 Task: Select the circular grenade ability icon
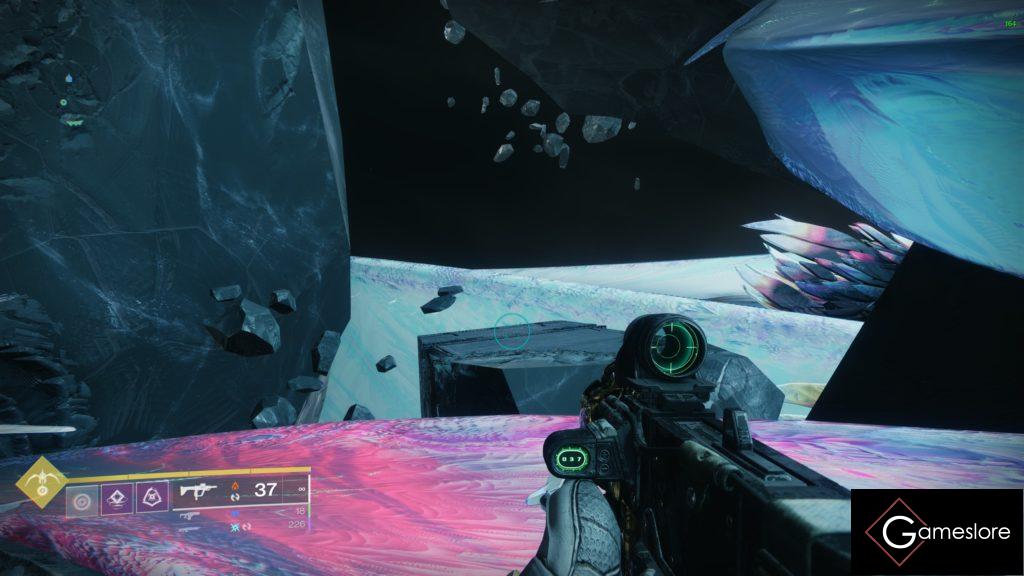tap(83, 497)
